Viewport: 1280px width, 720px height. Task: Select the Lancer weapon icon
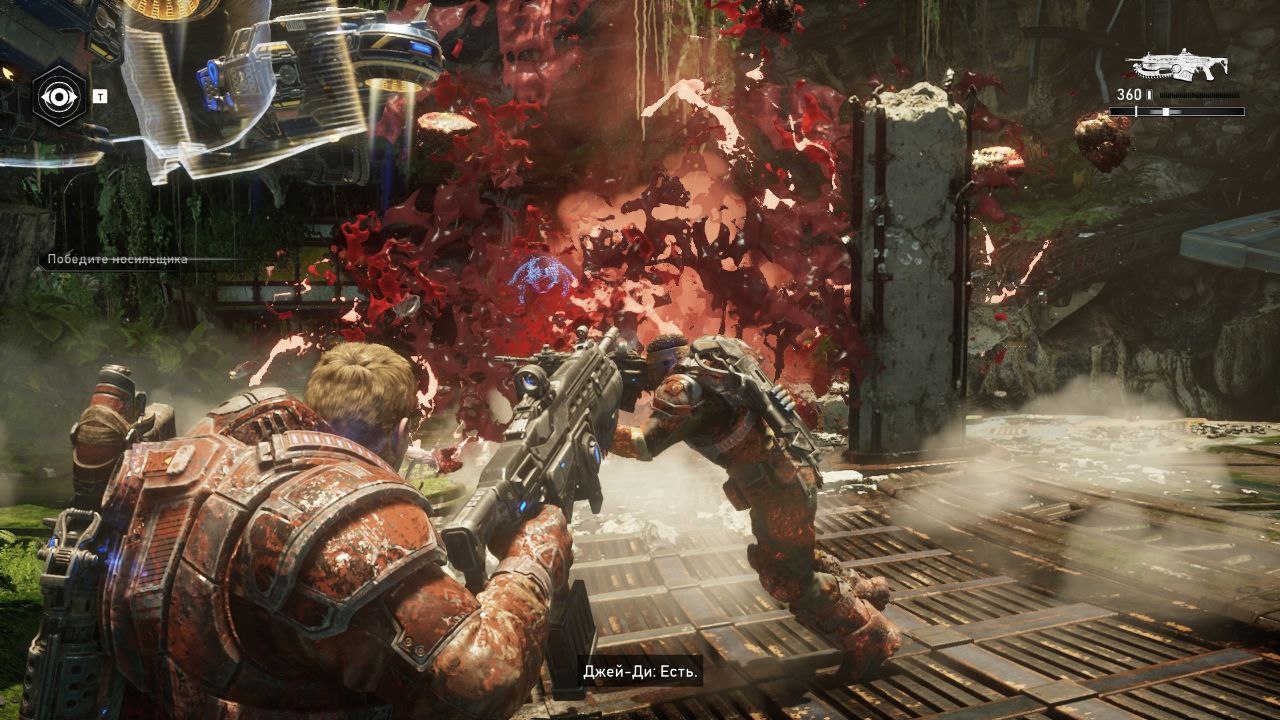point(1177,66)
